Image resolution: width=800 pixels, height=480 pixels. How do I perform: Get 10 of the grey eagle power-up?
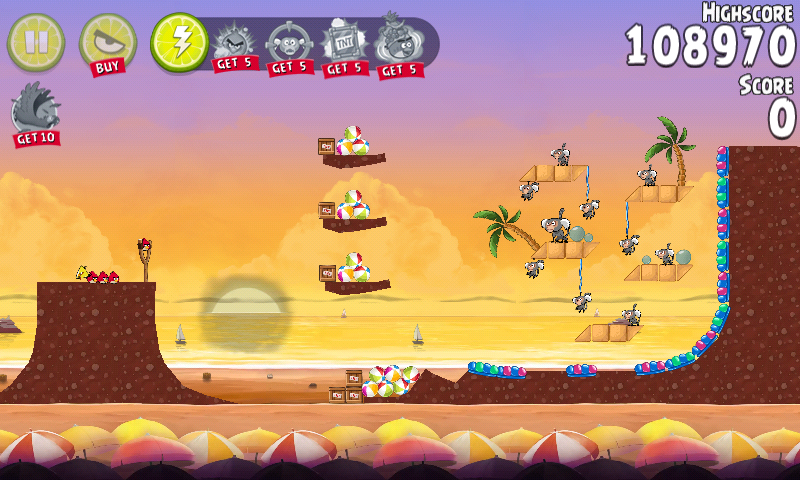pos(35,113)
